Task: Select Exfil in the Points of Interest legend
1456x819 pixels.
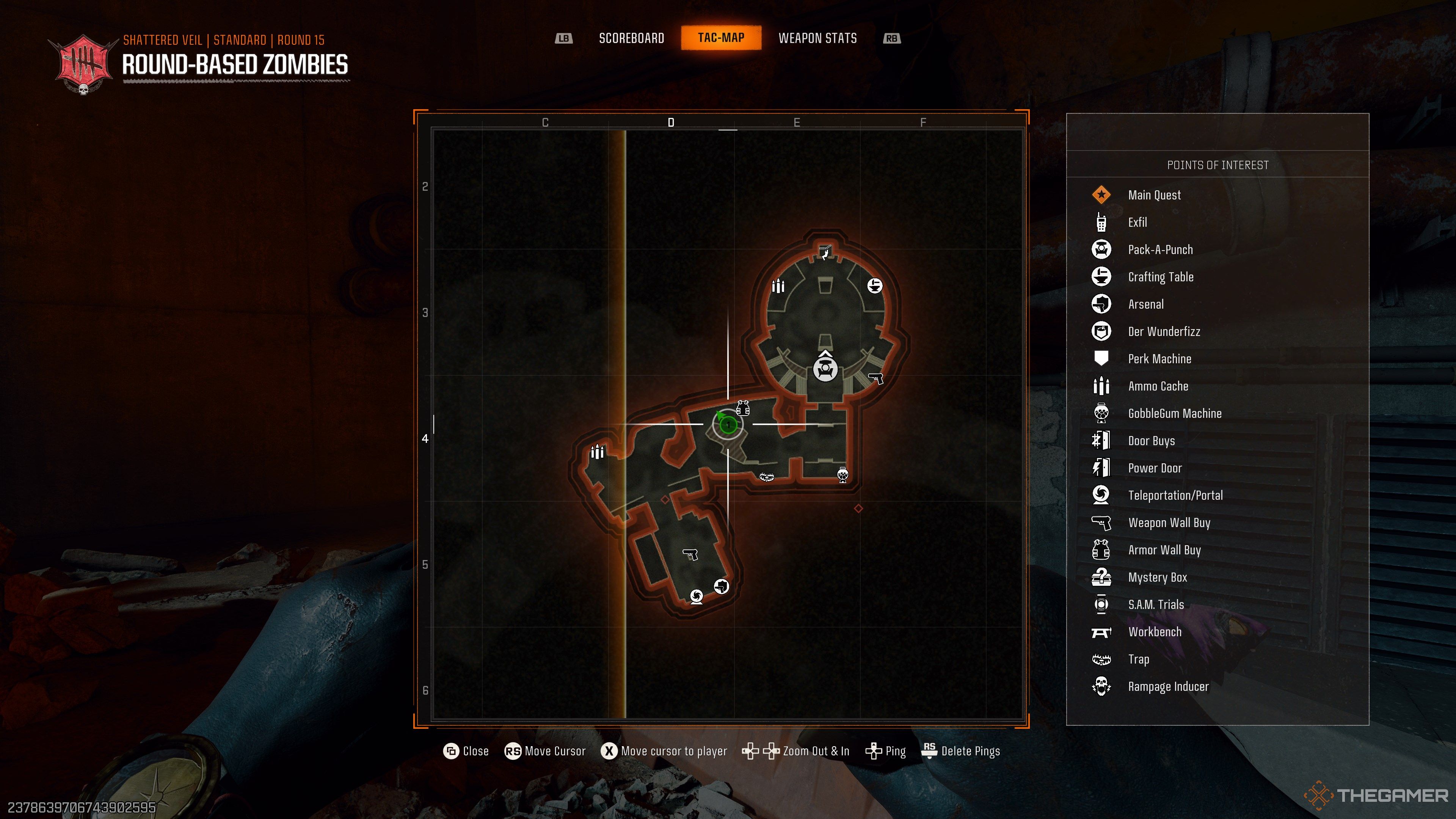Action: 1137,223
